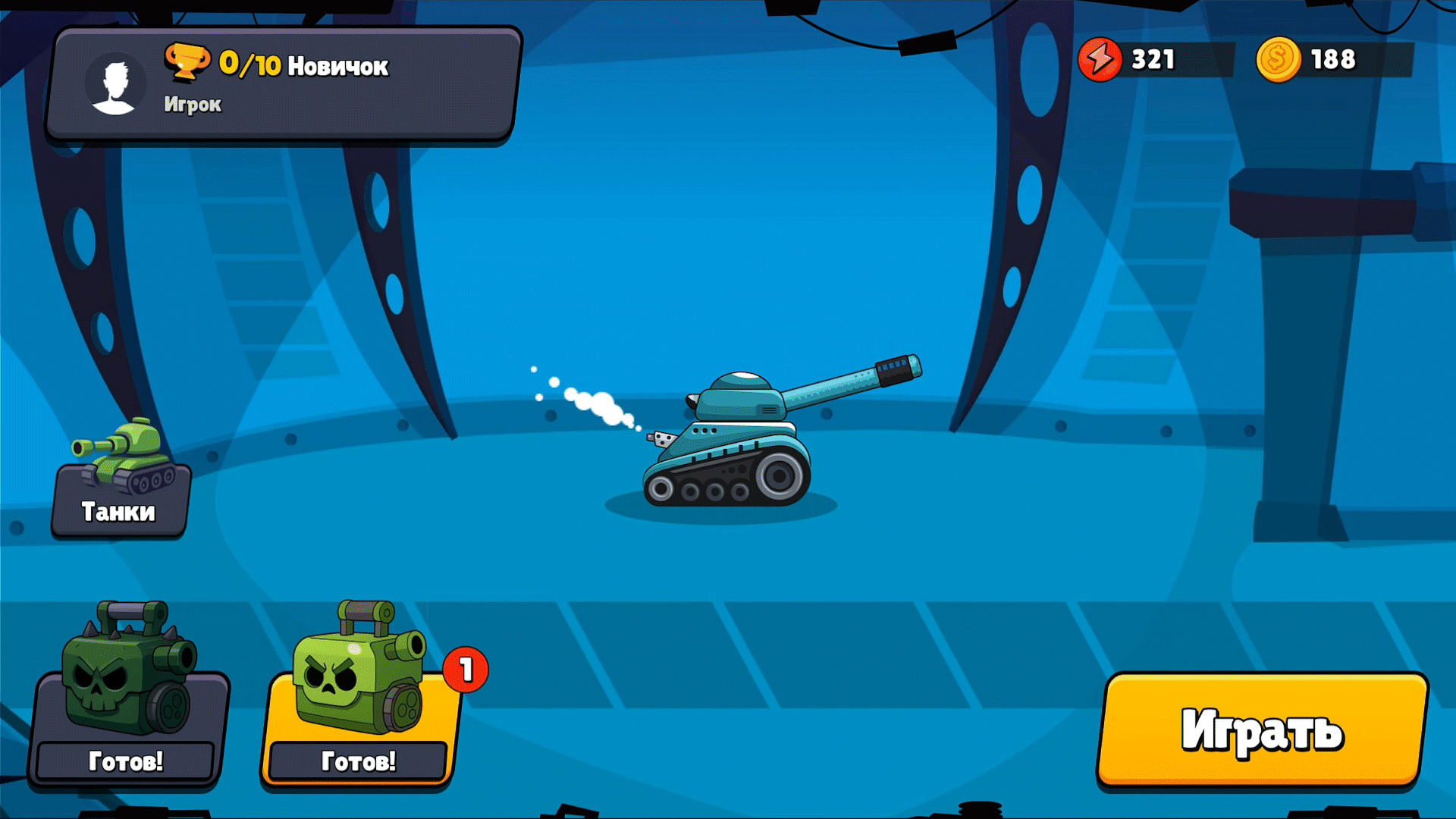The image size is (1456, 819).
Task: Click the Новичок rank text
Action: (339, 64)
